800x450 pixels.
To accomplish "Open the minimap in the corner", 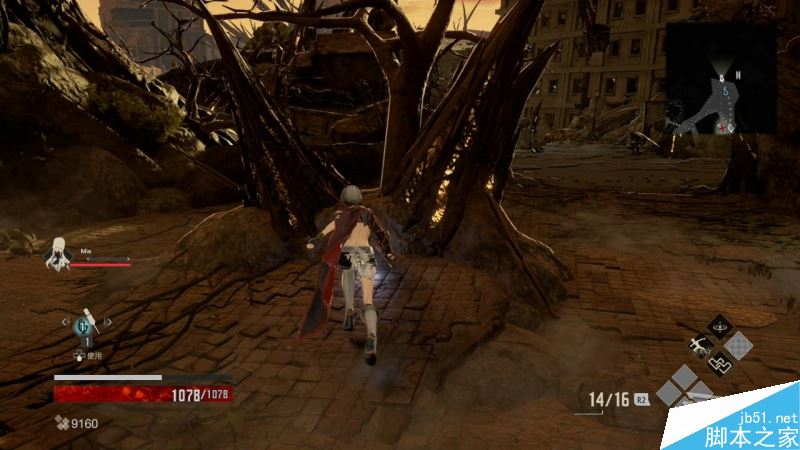I will pos(720,78).
